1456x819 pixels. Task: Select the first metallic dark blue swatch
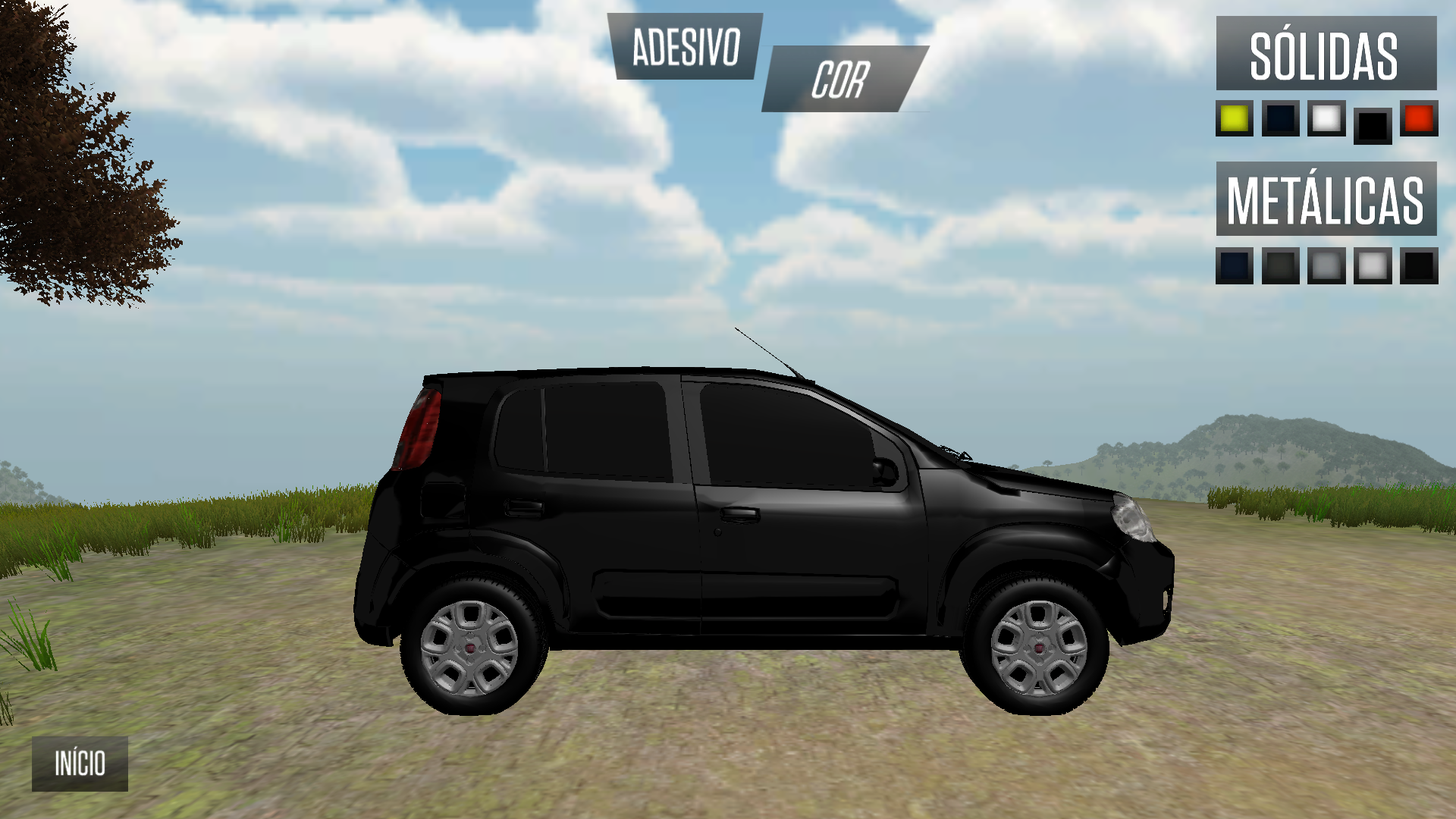(1235, 267)
